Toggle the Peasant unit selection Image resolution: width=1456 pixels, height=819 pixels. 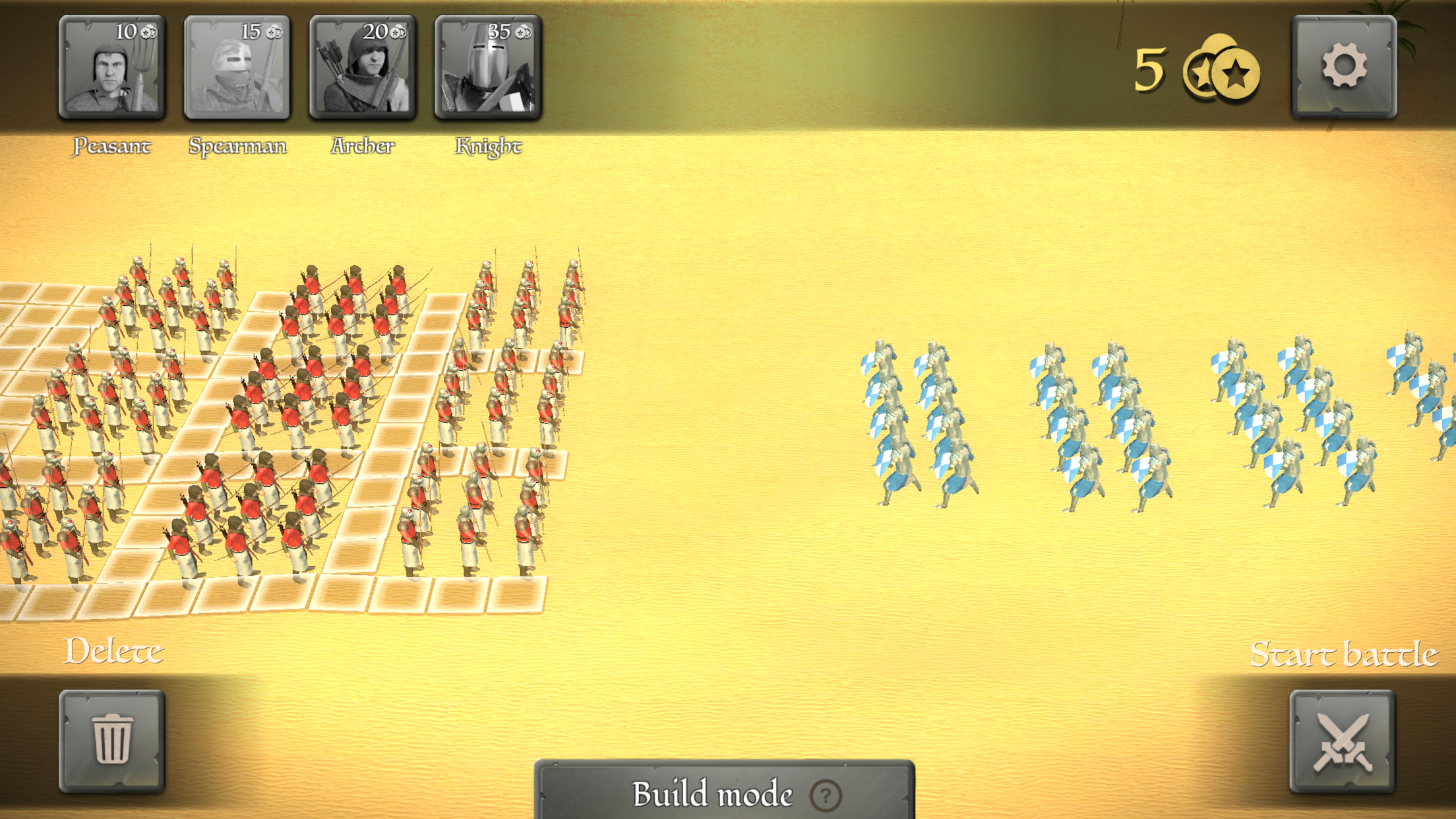(x=112, y=69)
